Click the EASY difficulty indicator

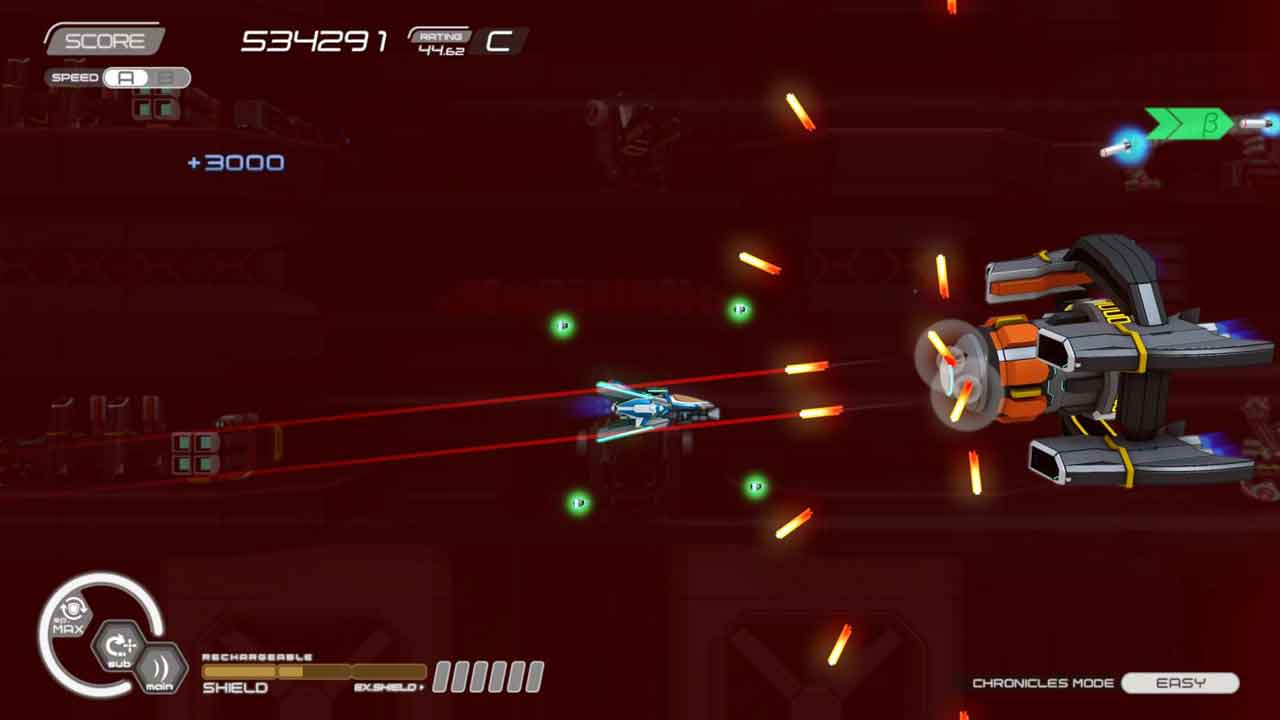pos(1180,683)
